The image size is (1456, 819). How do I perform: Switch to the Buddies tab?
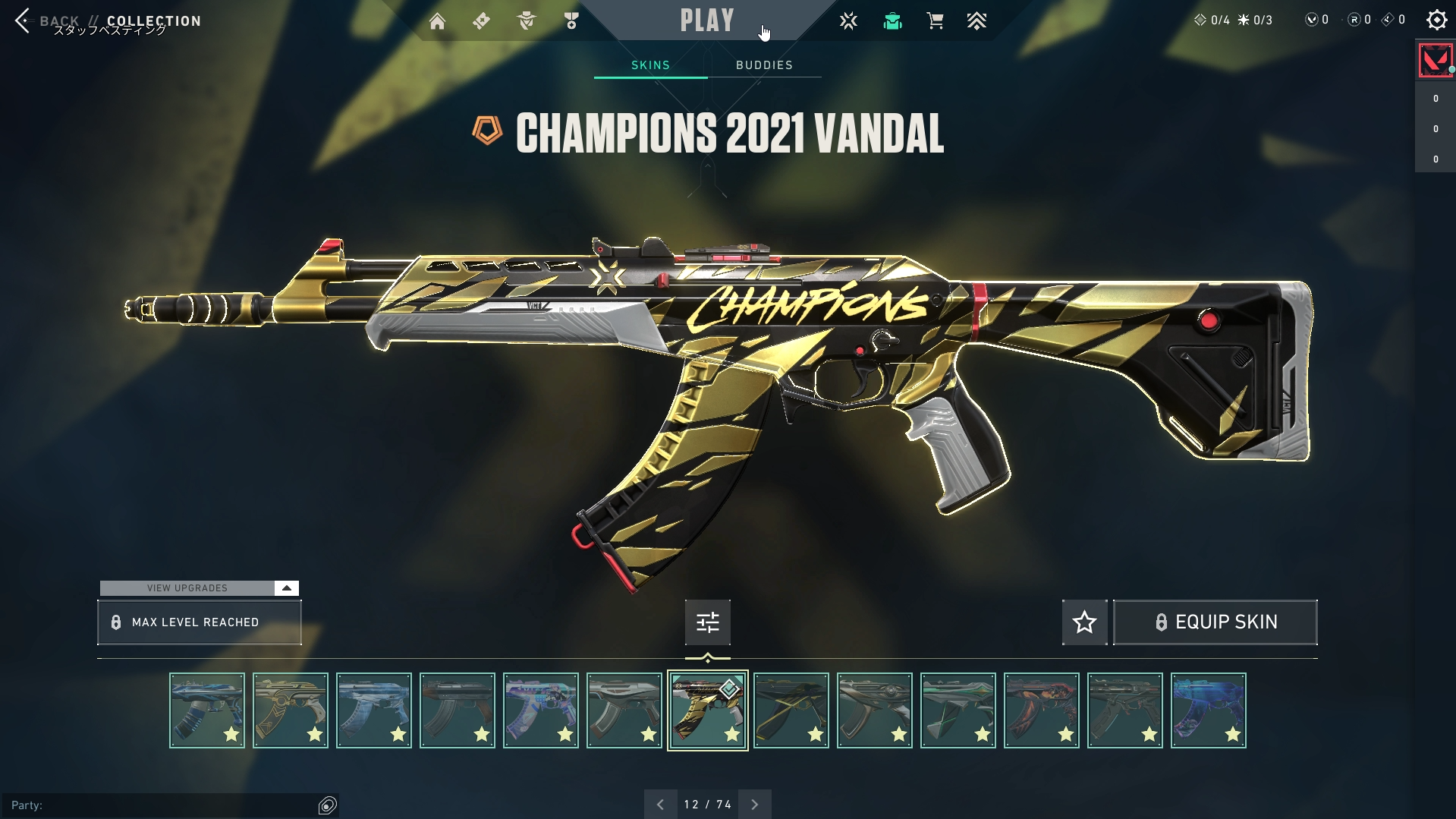764,65
